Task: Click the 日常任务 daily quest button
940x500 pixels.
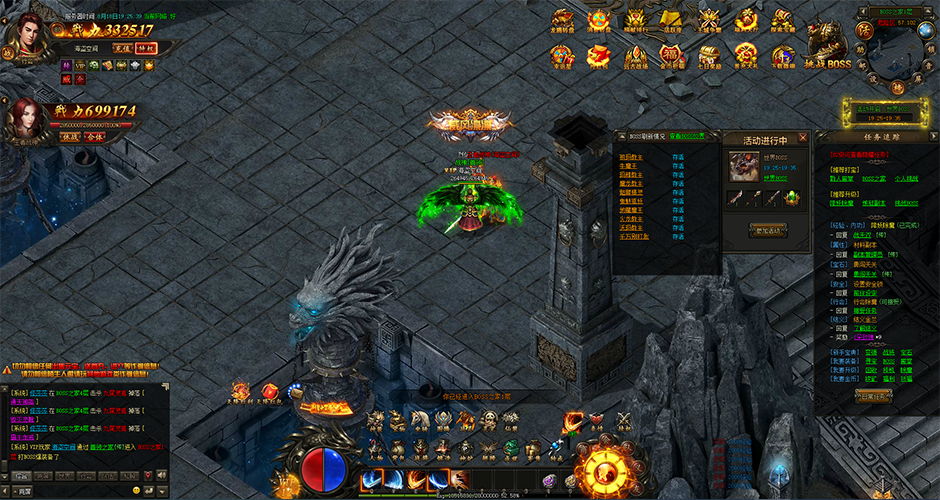Action: point(873,396)
